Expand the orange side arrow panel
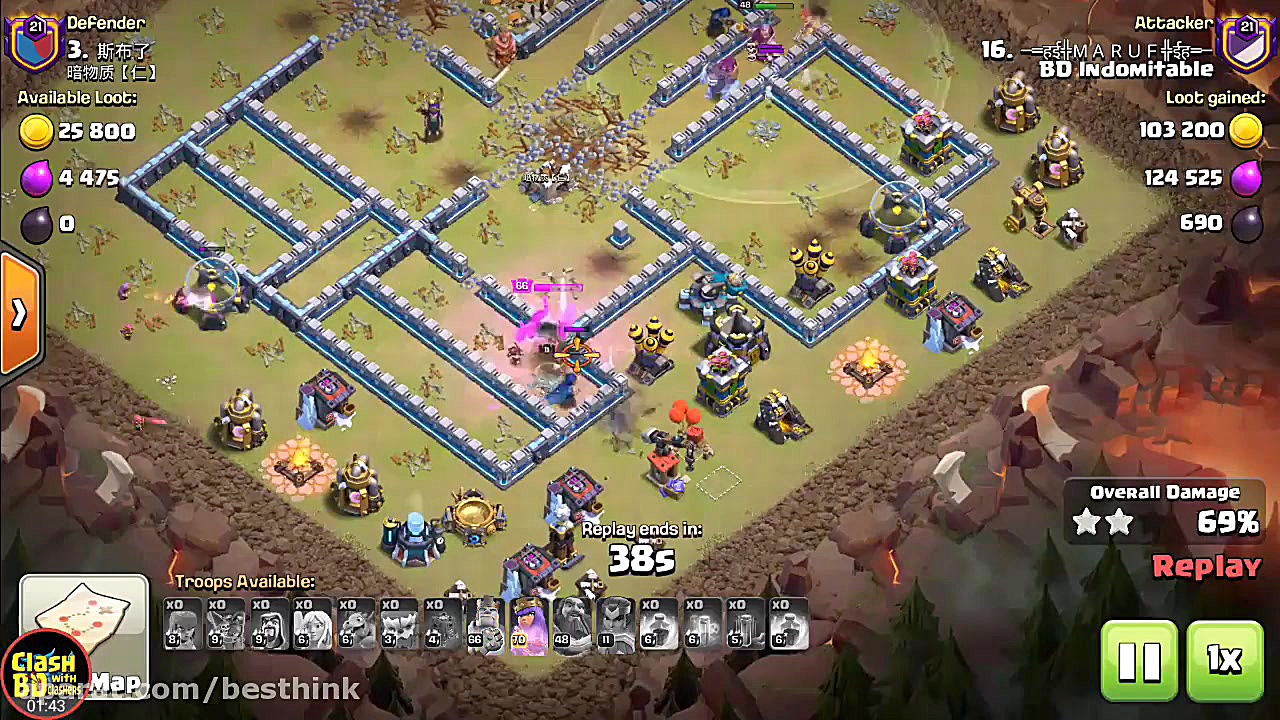 coord(19,314)
